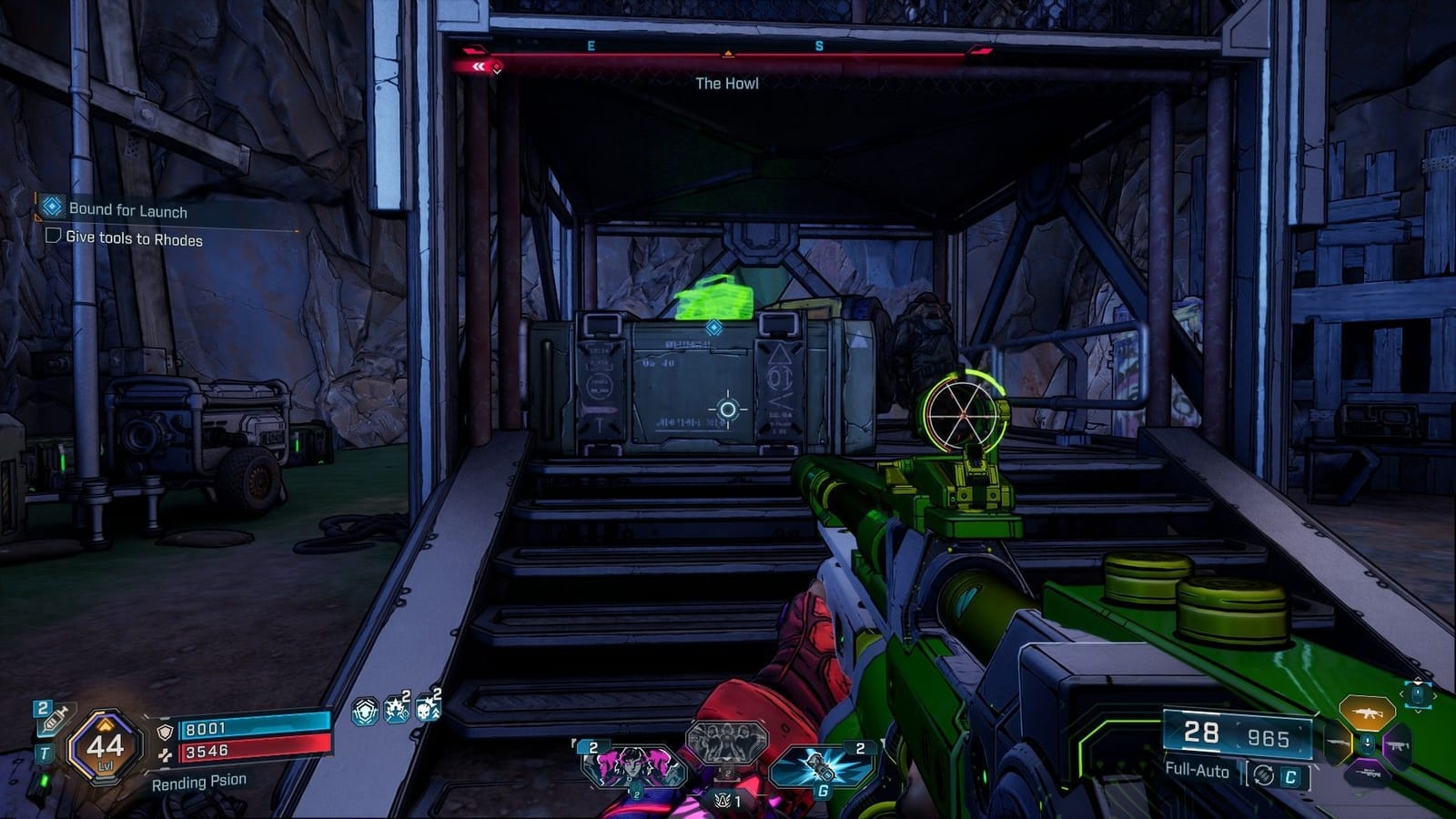The height and width of the screenshot is (819, 1456).
Task: Toggle the T status indicator icon
Action: tap(44, 752)
